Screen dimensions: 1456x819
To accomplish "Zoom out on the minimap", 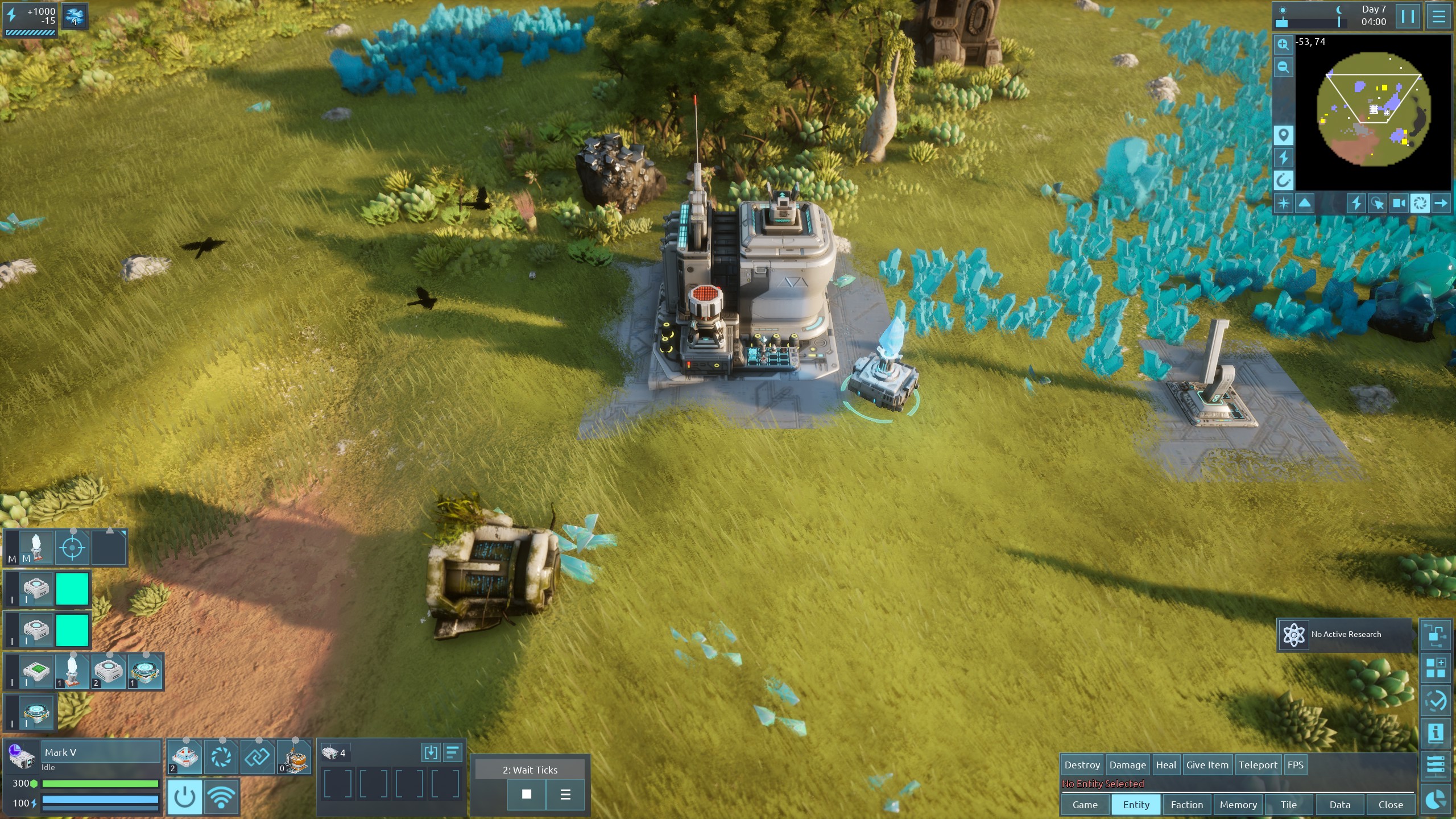I will click(x=1283, y=67).
